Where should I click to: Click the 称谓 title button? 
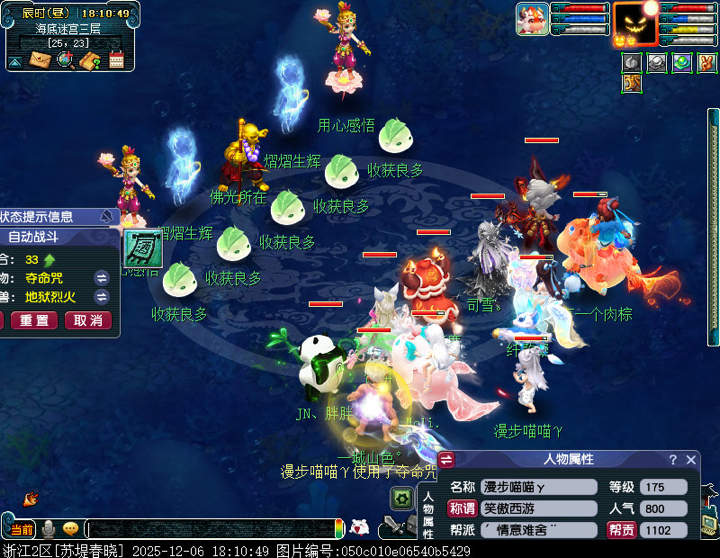(461, 509)
